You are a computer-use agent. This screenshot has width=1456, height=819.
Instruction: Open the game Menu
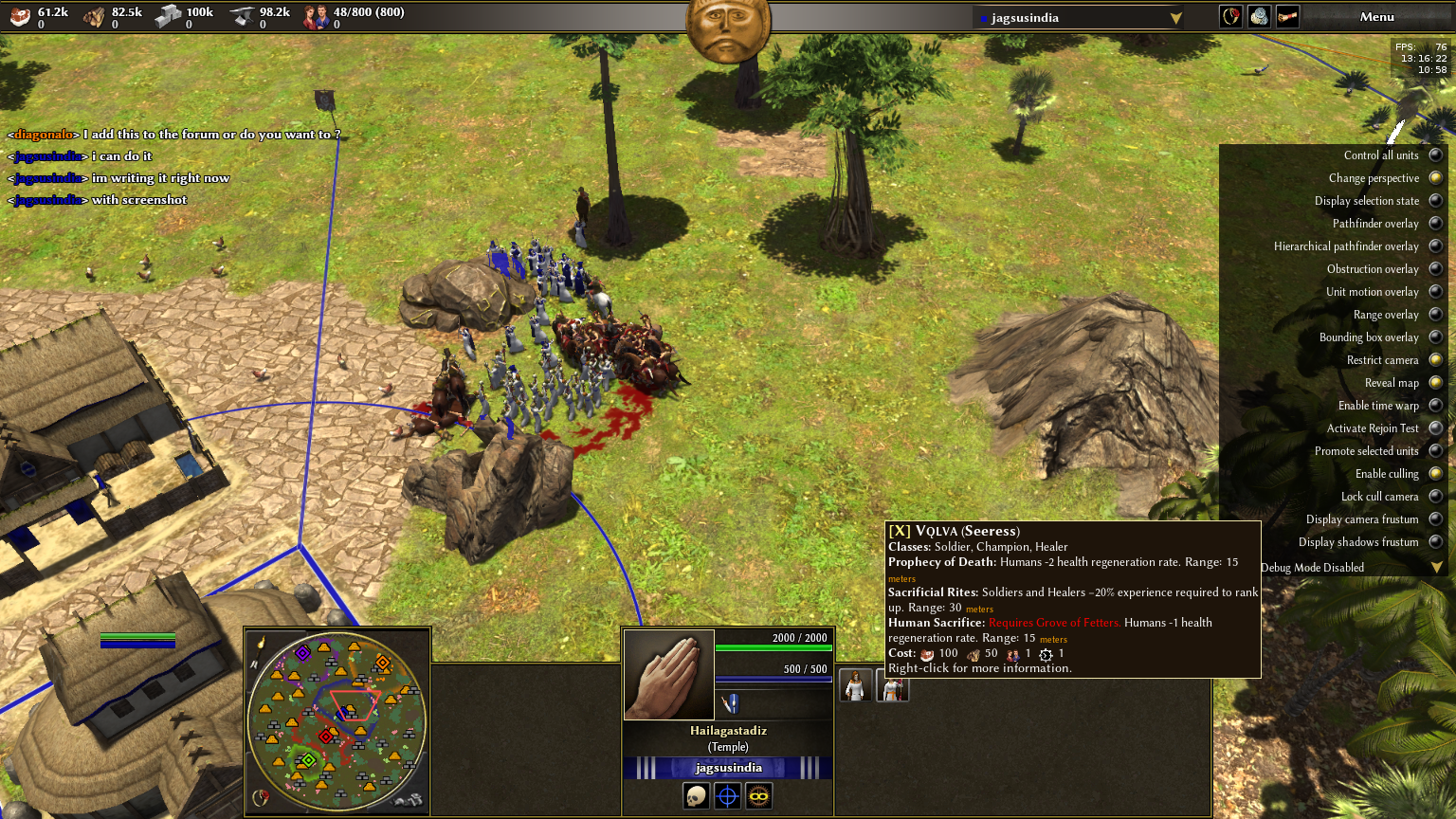tap(1376, 17)
